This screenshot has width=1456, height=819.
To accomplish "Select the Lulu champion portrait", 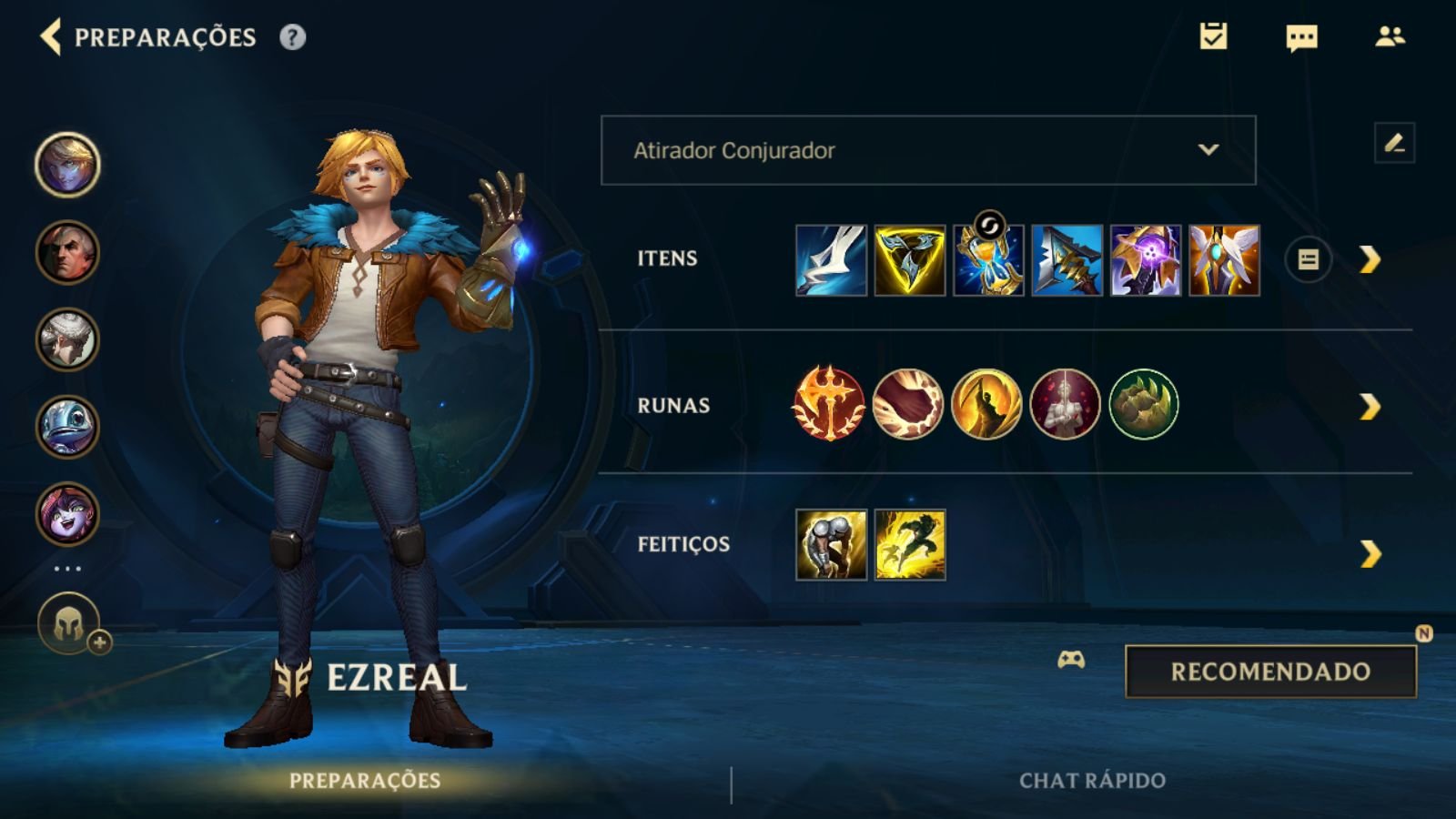I will pos(67,514).
